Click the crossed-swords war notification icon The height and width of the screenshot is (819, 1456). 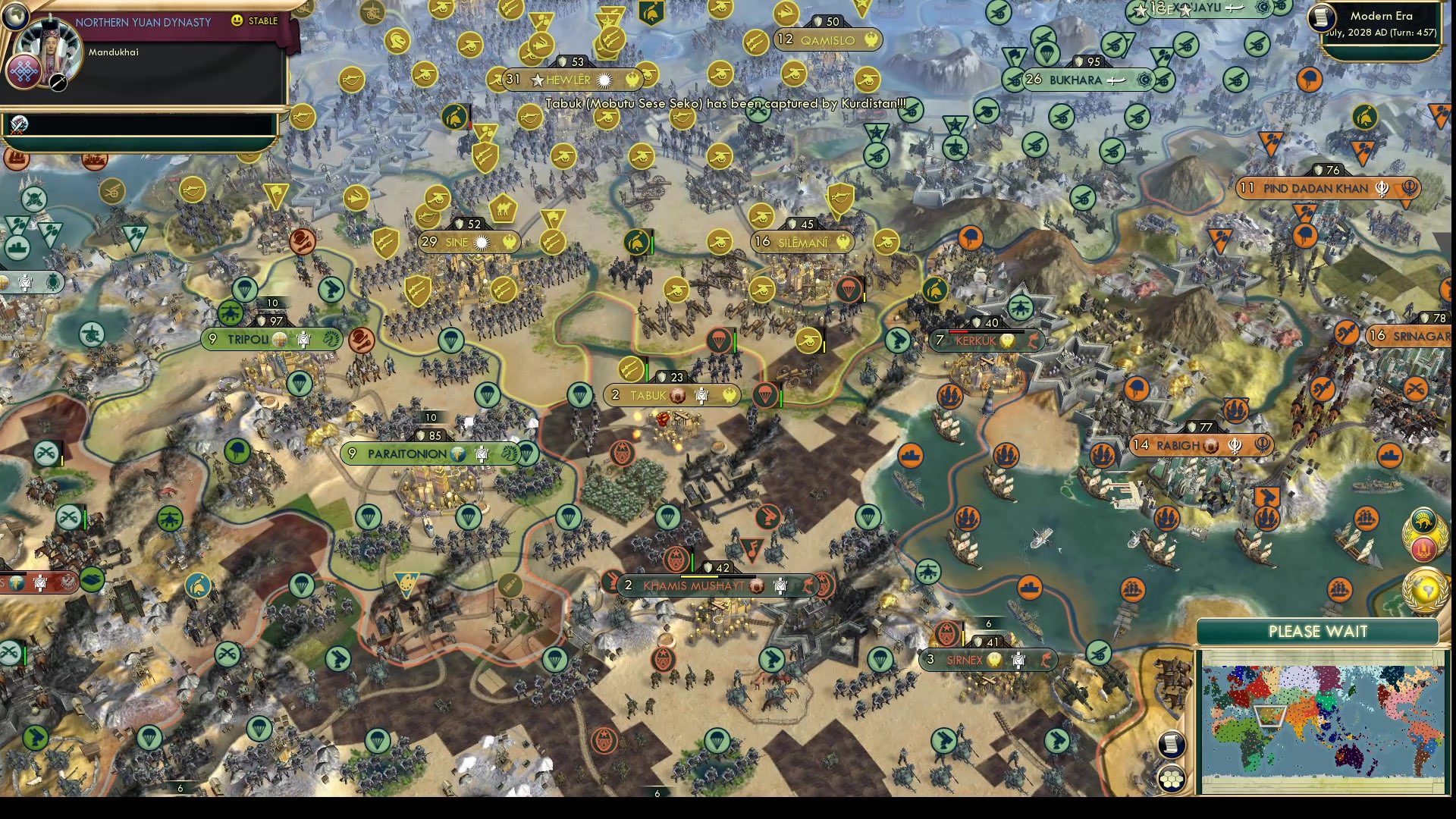click(x=19, y=124)
